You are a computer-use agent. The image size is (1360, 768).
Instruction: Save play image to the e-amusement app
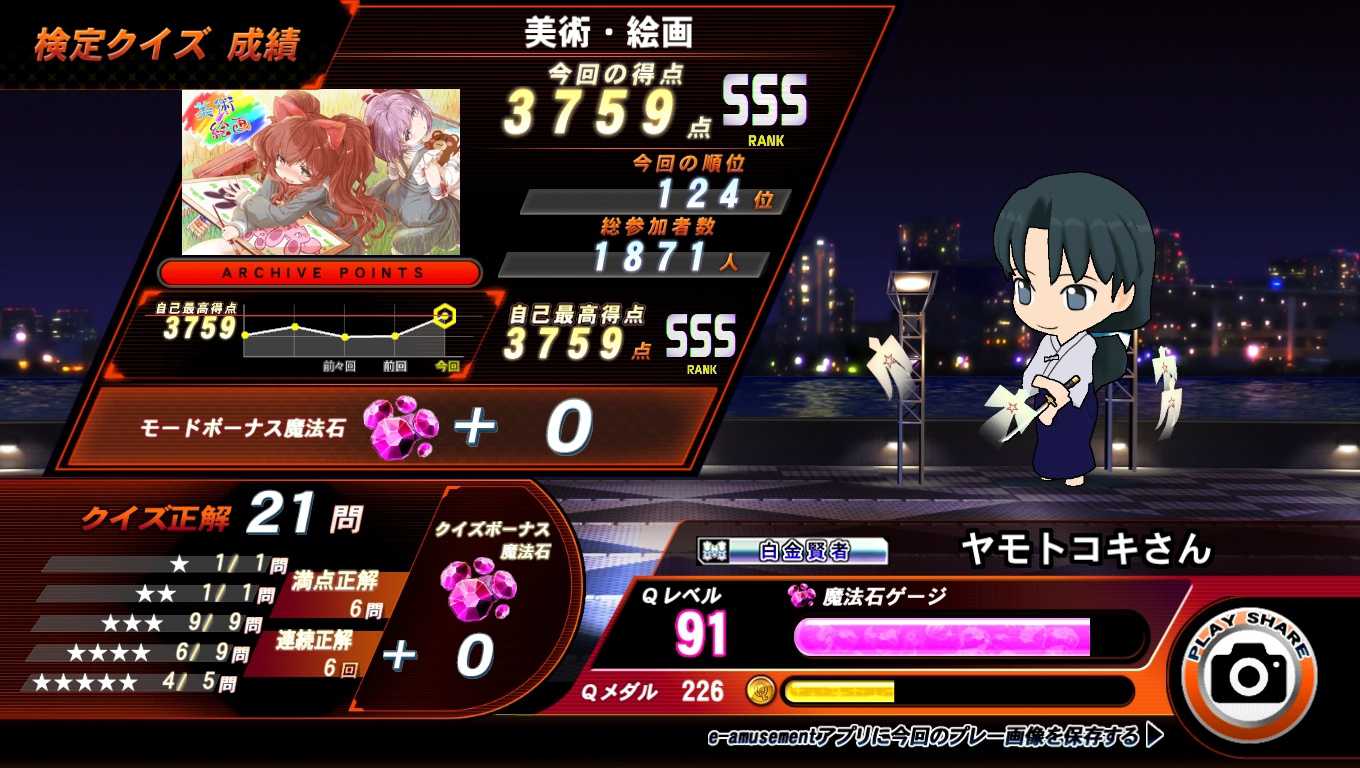(934, 738)
